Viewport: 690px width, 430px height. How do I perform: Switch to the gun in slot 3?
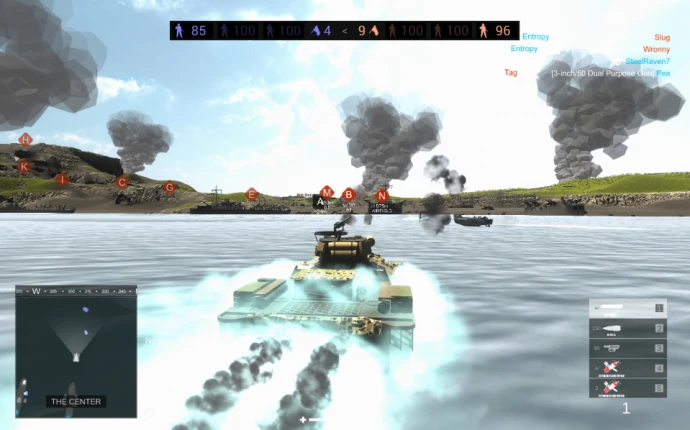pyautogui.click(x=626, y=348)
